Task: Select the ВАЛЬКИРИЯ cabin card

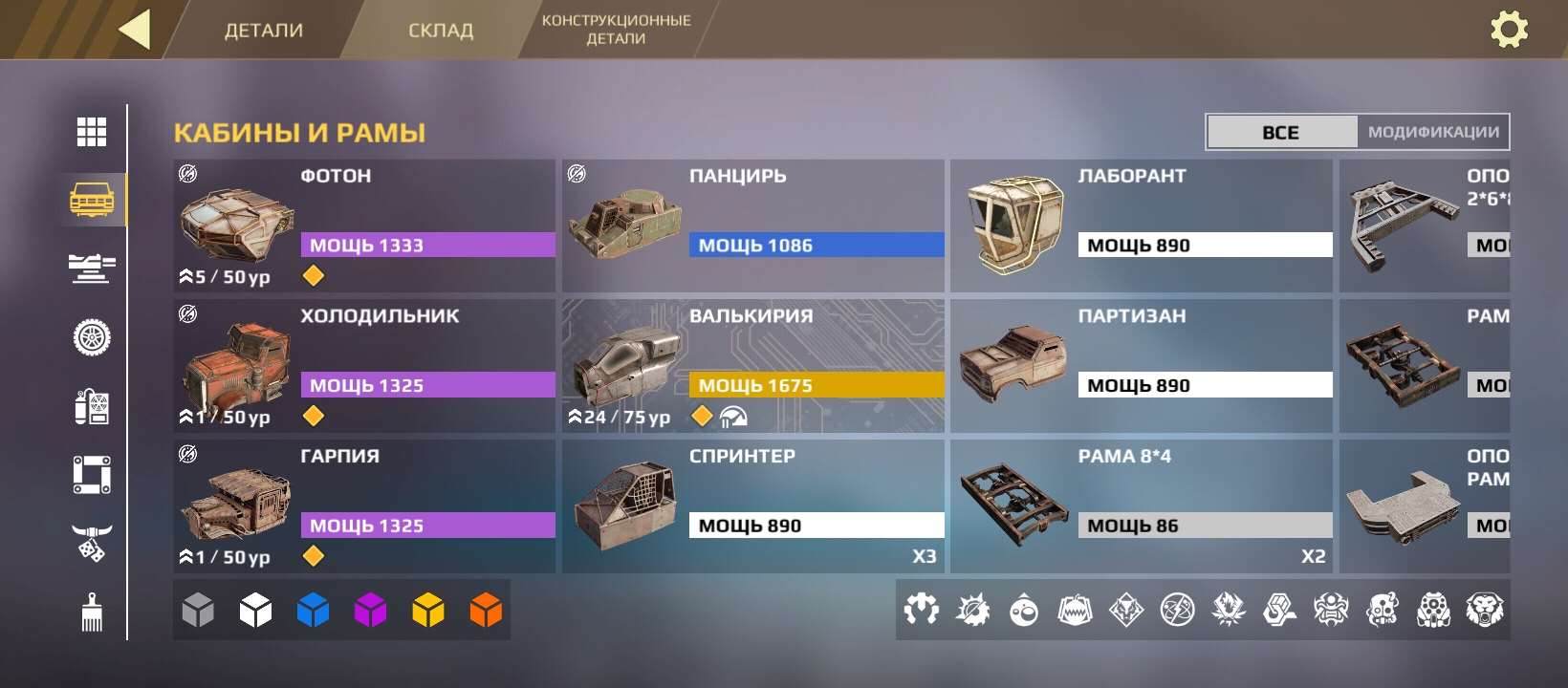Action: 752,365
